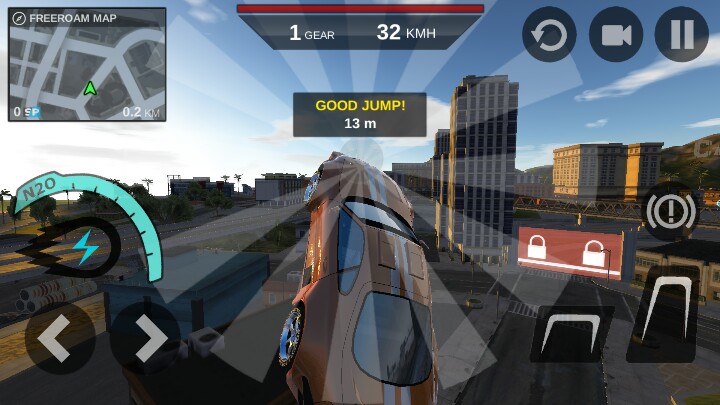Engage the handbrake button
Image resolution: width=720 pixels, height=405 pixels.
click(668, 212)
